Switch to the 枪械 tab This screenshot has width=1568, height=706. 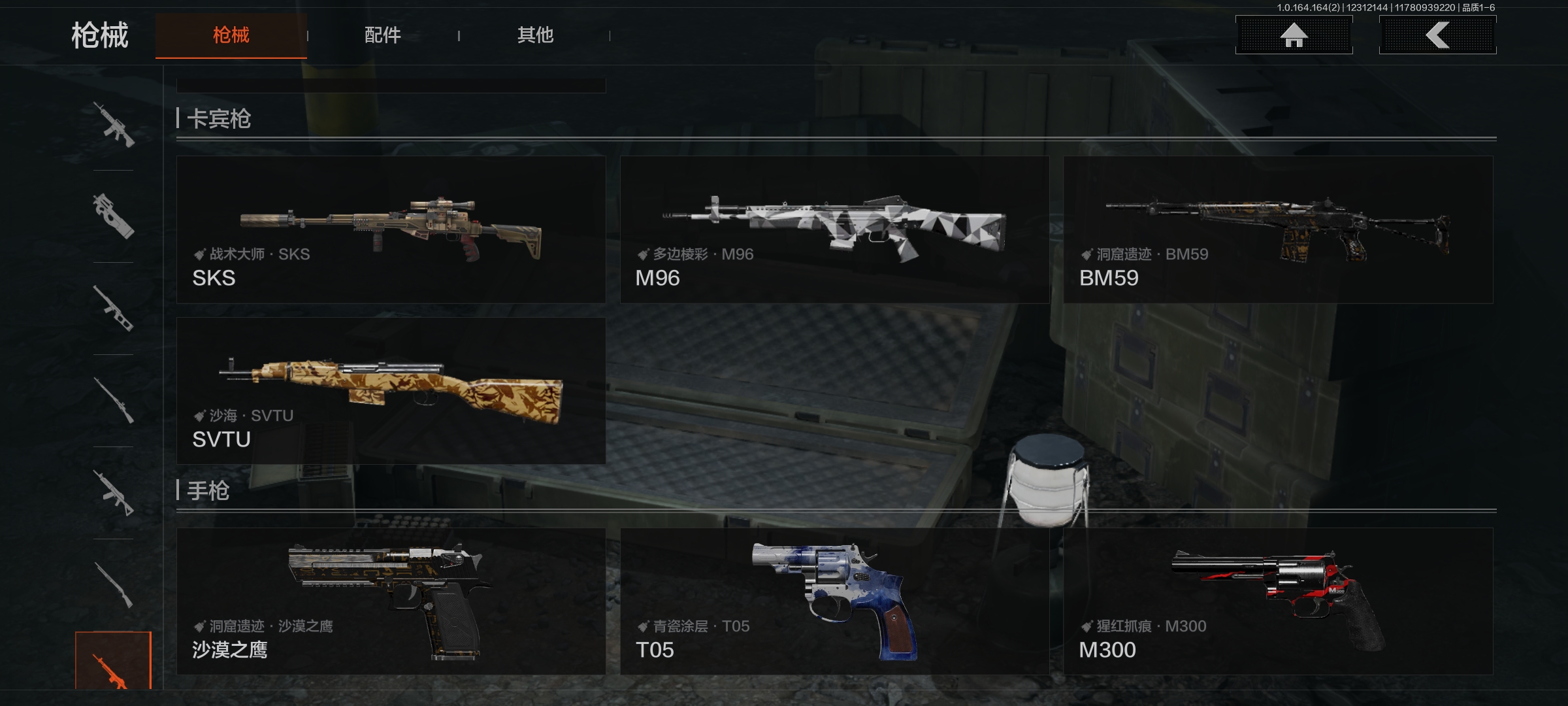click(x=231, y=35)
